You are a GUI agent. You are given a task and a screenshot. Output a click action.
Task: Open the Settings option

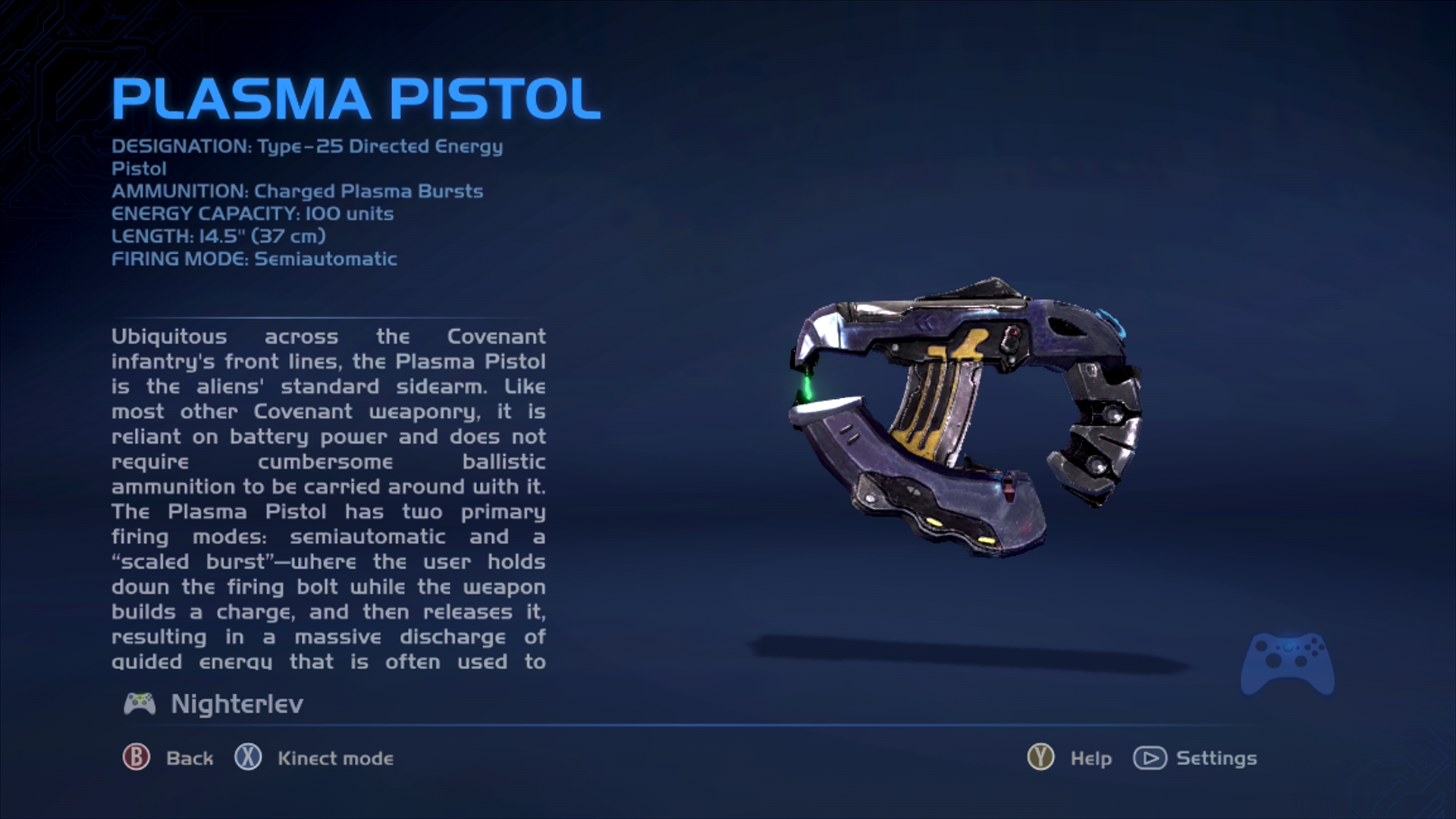coord(1195,758)
